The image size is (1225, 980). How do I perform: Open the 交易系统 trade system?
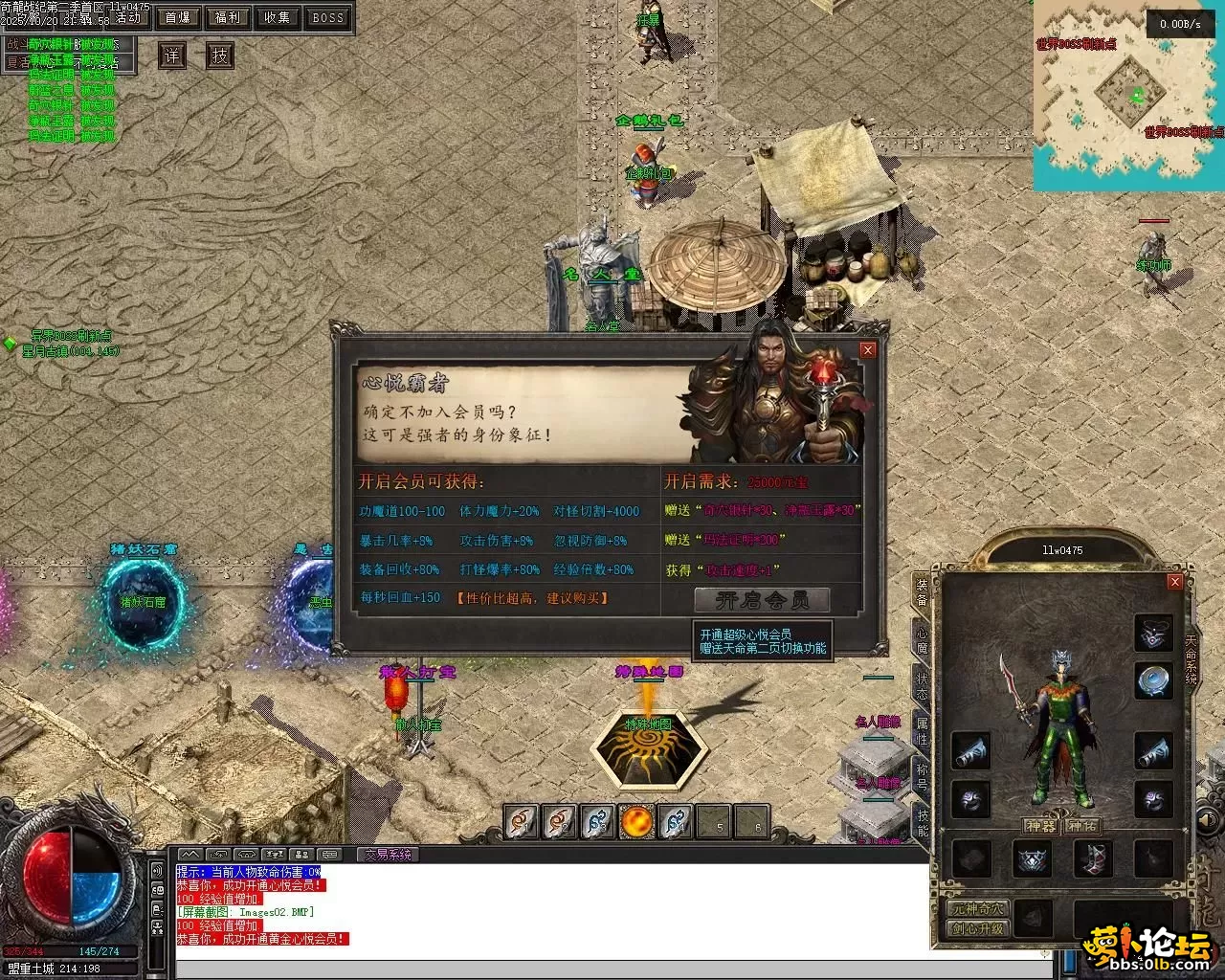[x=389, y=855]
